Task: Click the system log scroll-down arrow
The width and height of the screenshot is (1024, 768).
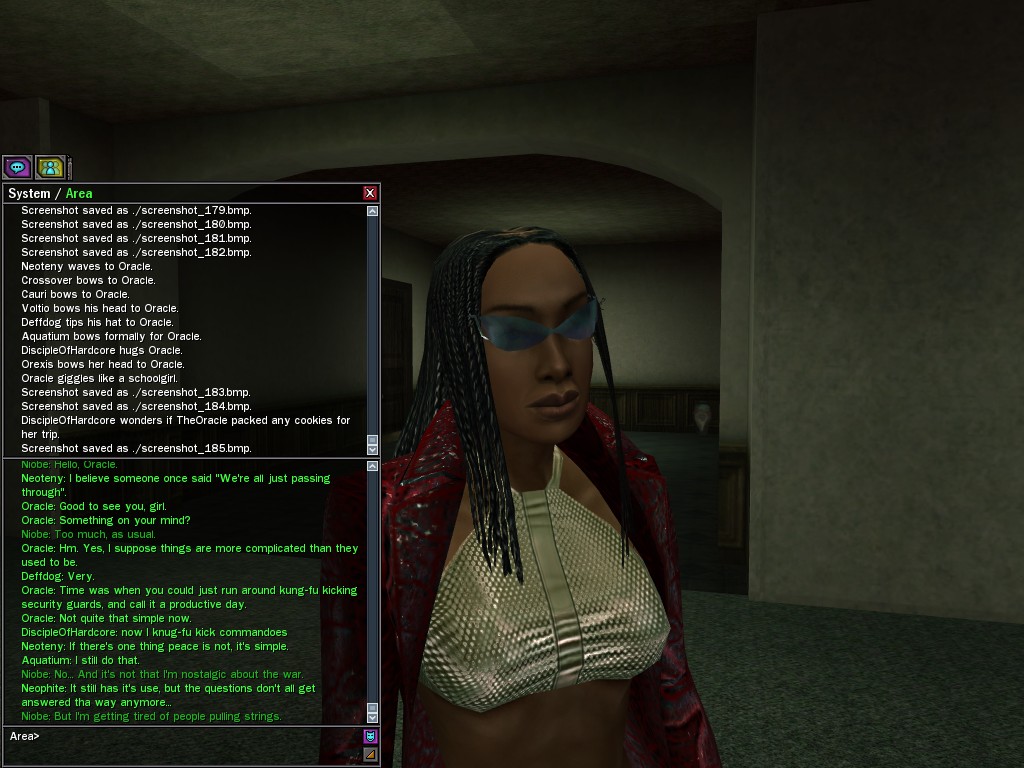Action: pyautogui.click(x=373, y=449)
